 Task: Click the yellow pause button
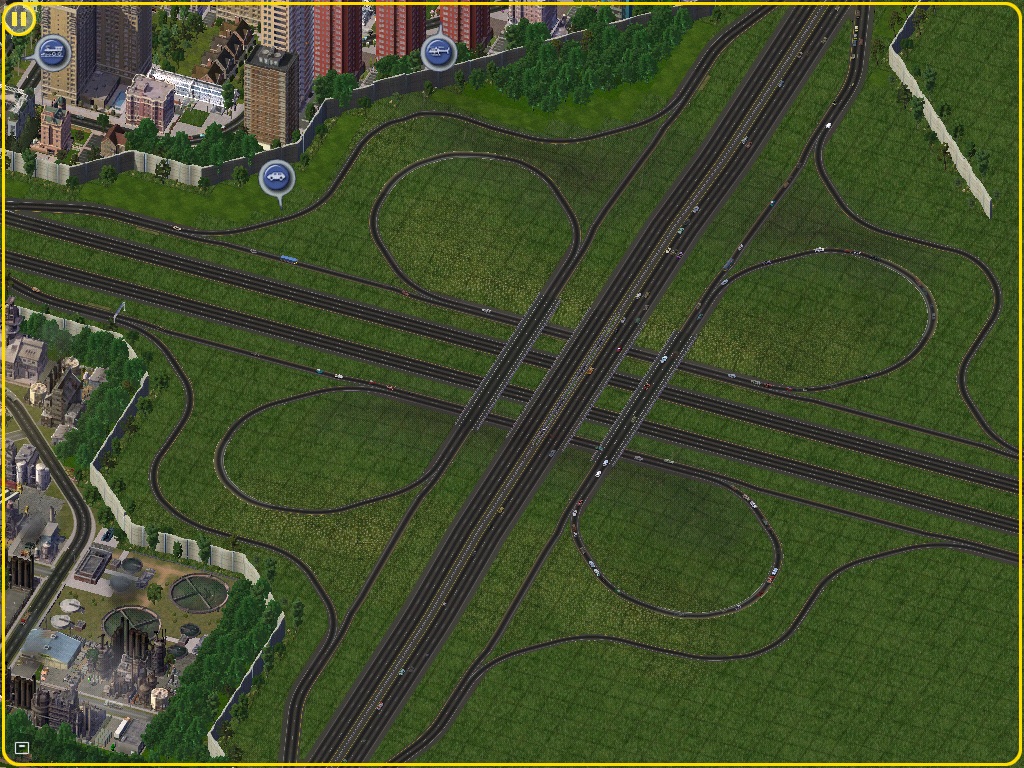[x=19, y=18]
